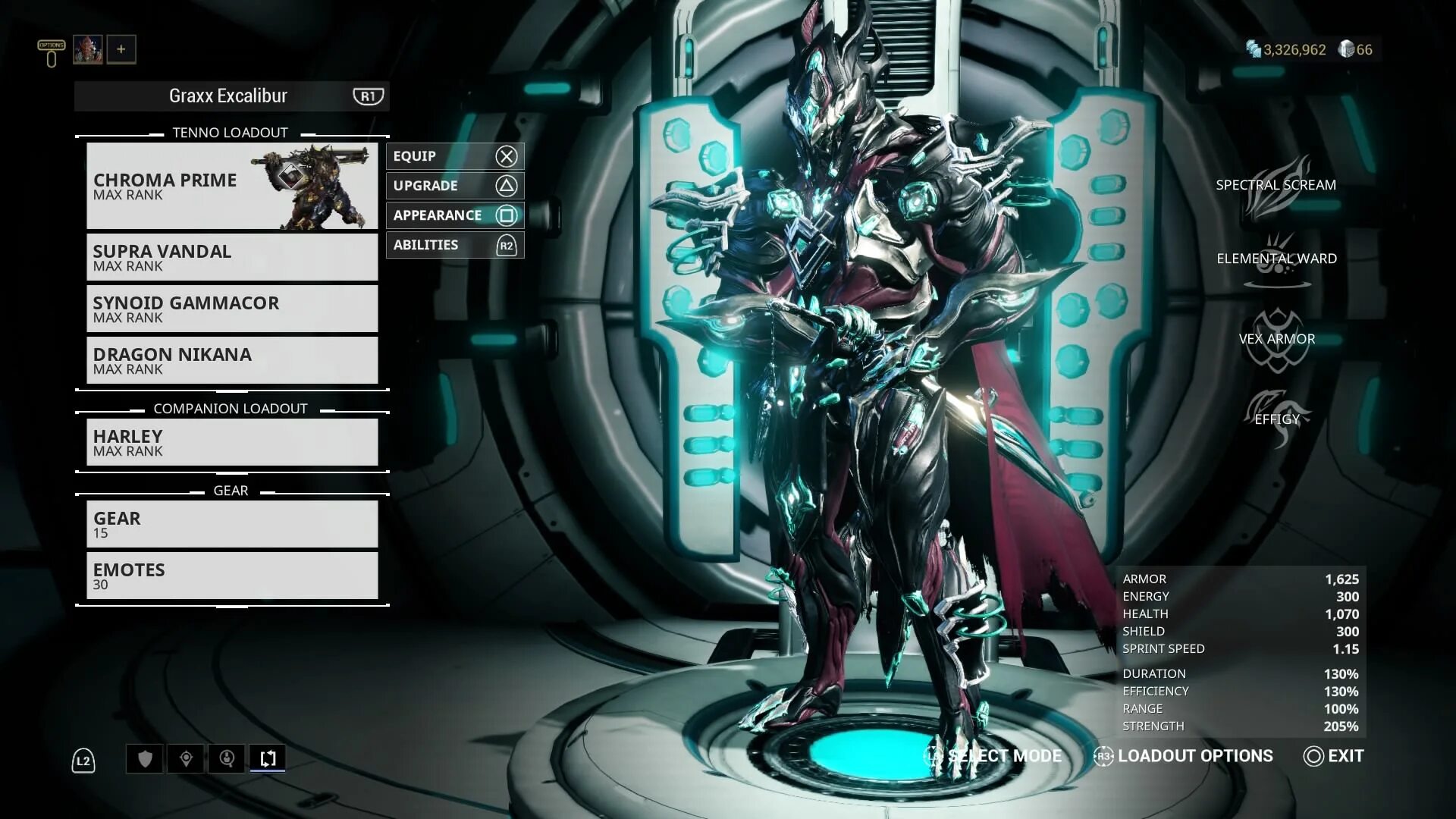This screenshot has height=819, width=1456.
Task: Select the Synoid Gammacor secondary weapon
Action: pyautogui.click(x=231, y=309)
